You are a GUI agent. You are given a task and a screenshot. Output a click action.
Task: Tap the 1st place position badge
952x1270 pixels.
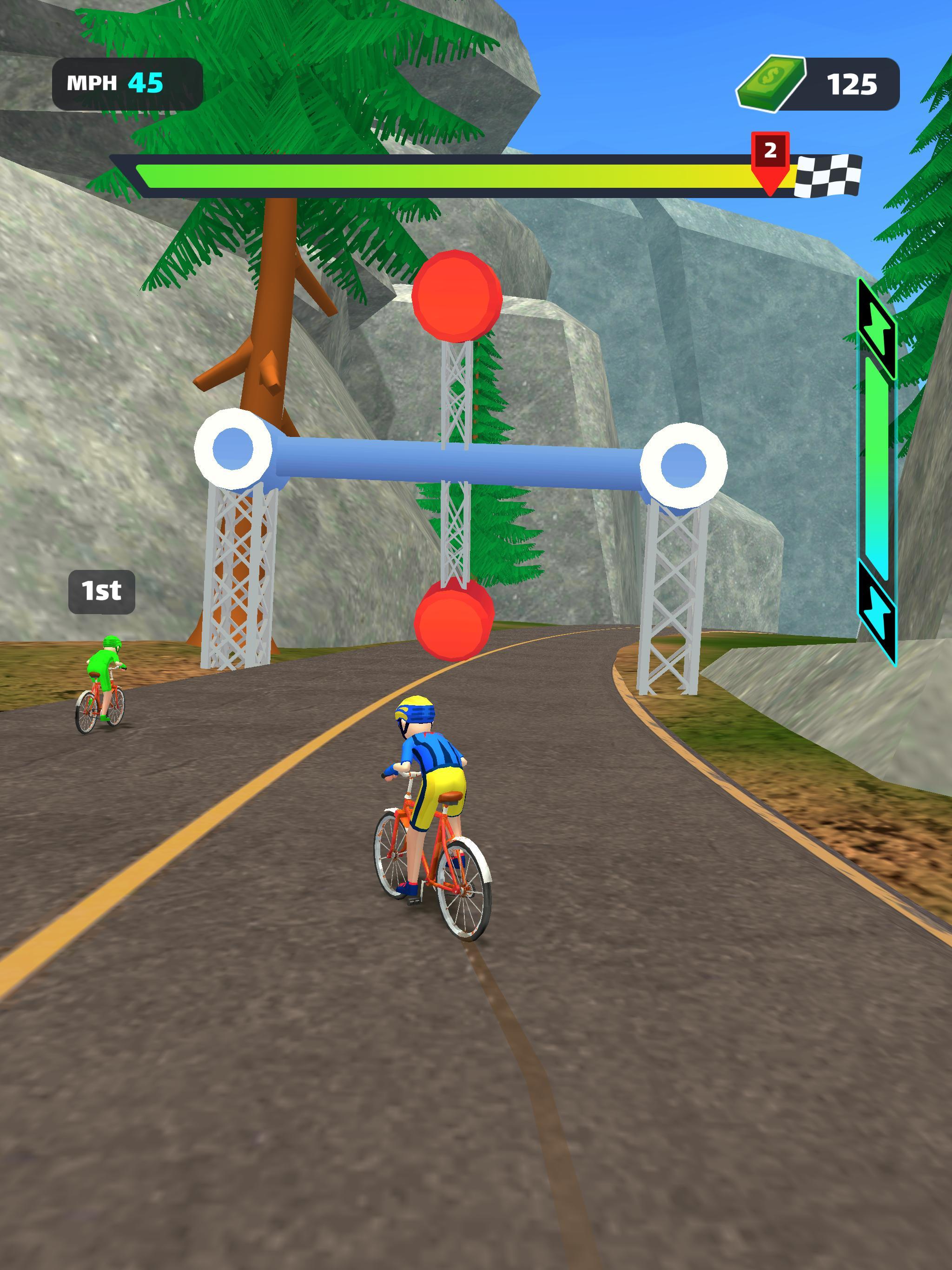(102, 590)
